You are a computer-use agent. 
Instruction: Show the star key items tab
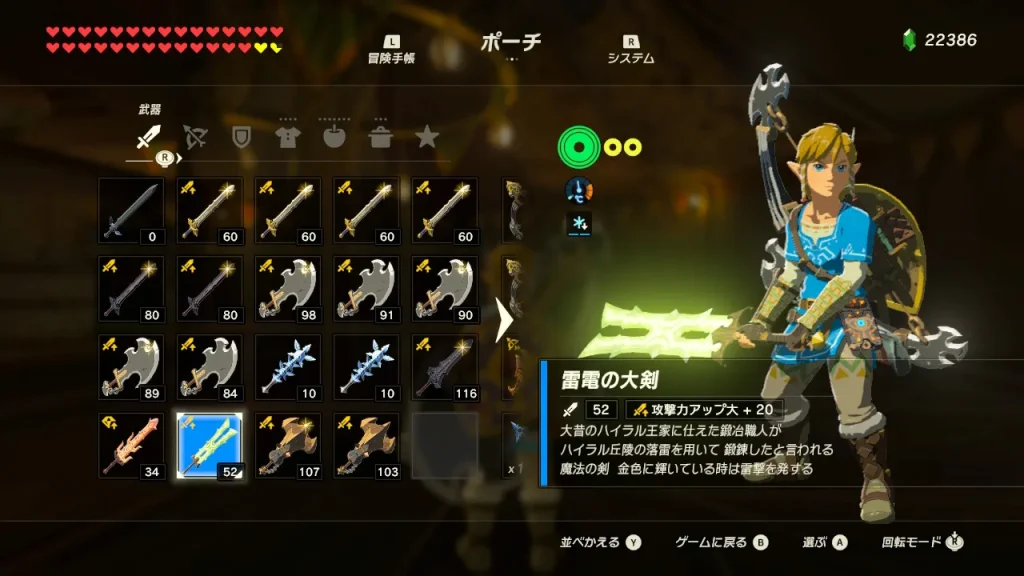pyautogui.click(x=427, y=137)
